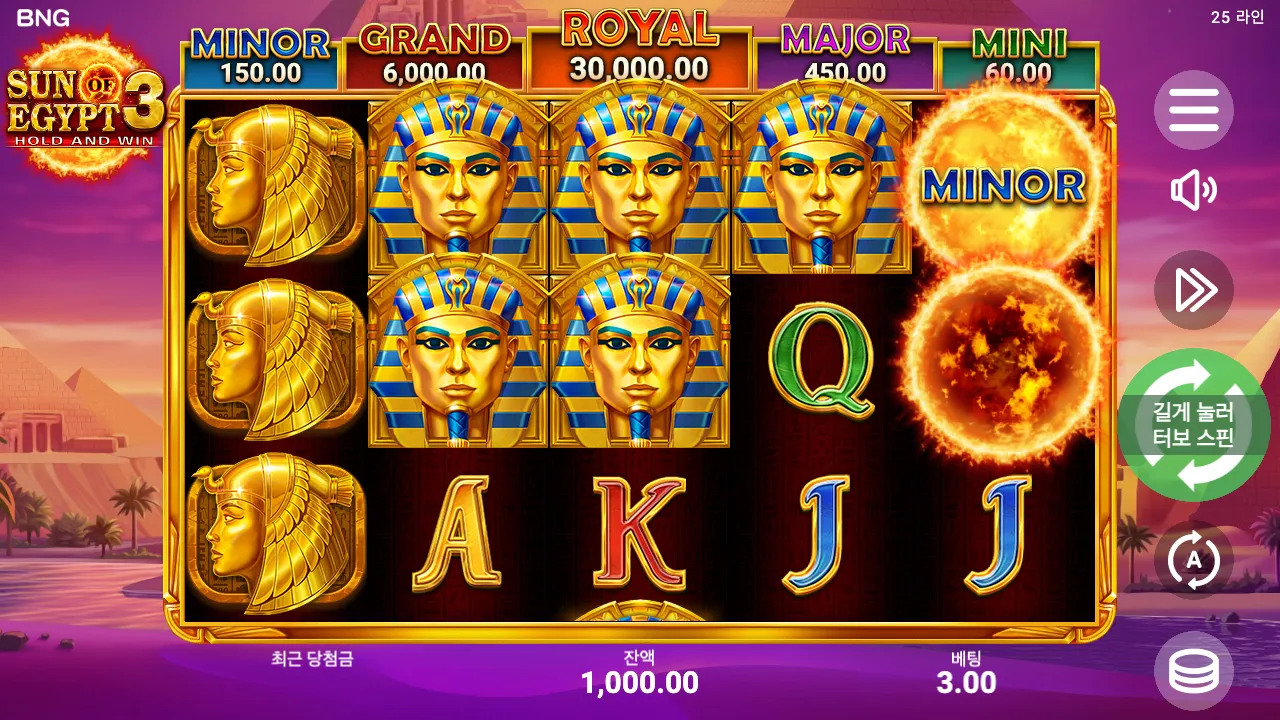Click the 잔액 balance display

(640, 672)
